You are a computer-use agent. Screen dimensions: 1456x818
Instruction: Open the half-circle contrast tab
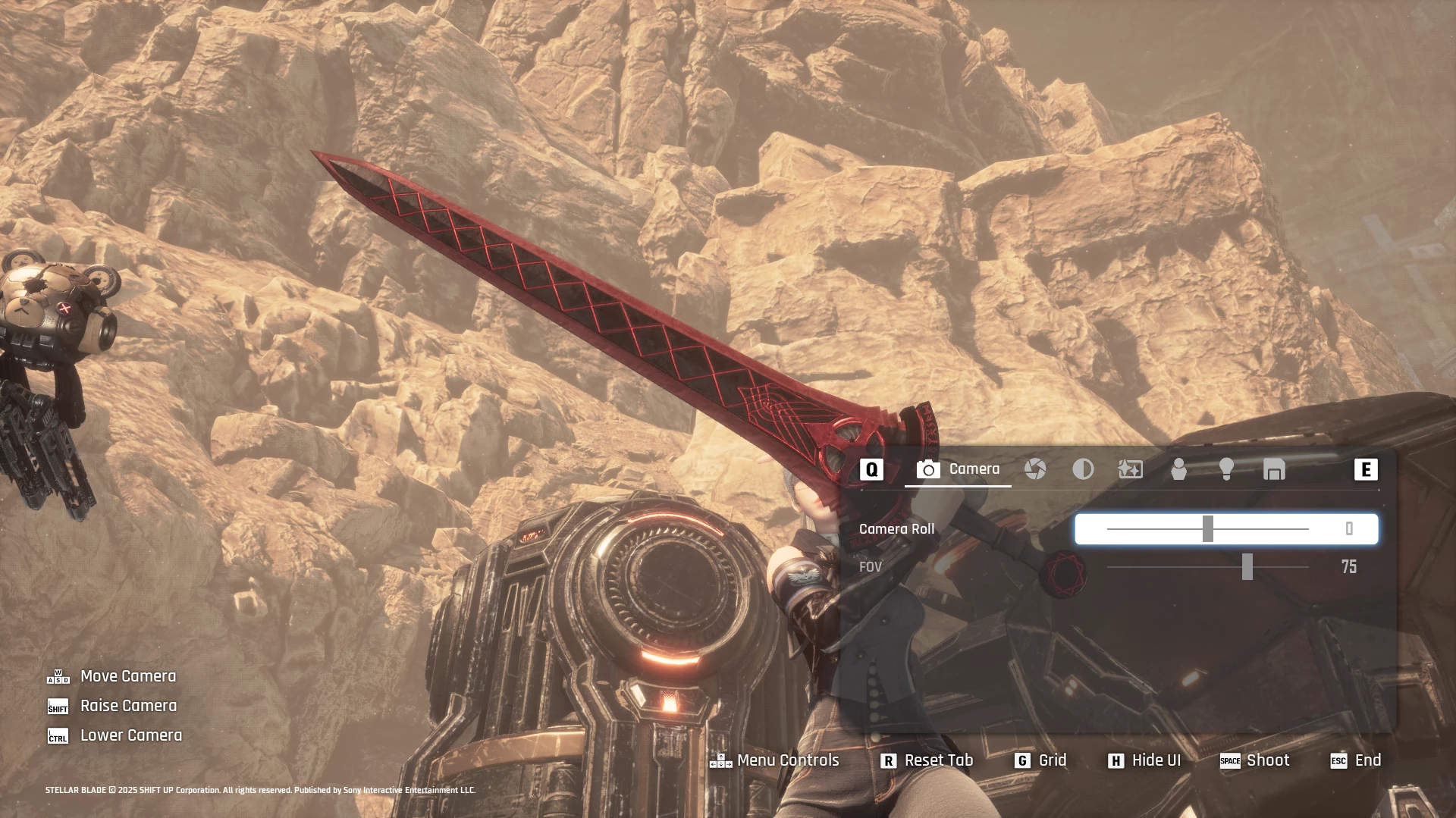pyautogui.click(x=1083, y=469)
